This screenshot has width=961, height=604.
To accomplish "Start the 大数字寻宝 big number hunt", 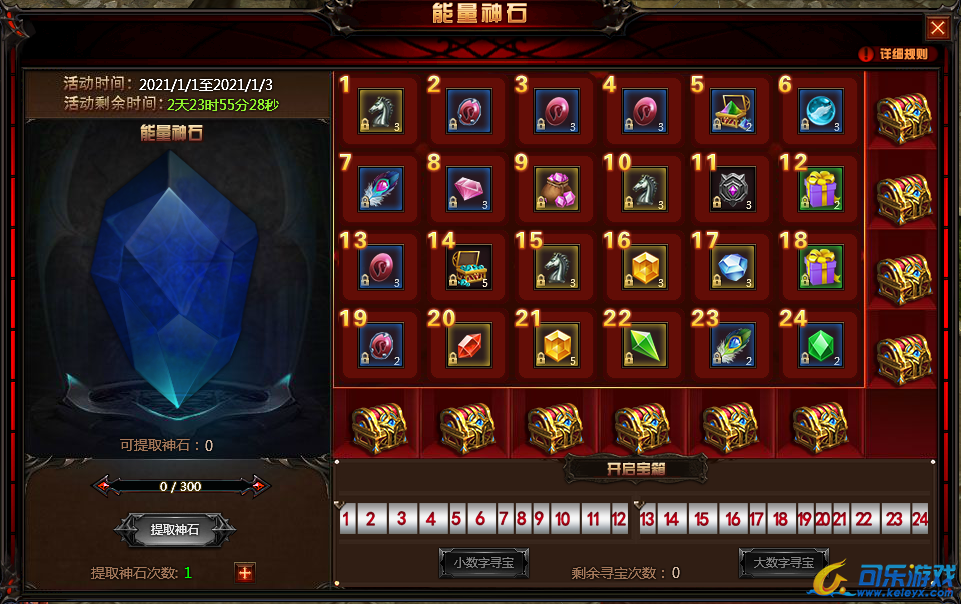I will [785, 563].
